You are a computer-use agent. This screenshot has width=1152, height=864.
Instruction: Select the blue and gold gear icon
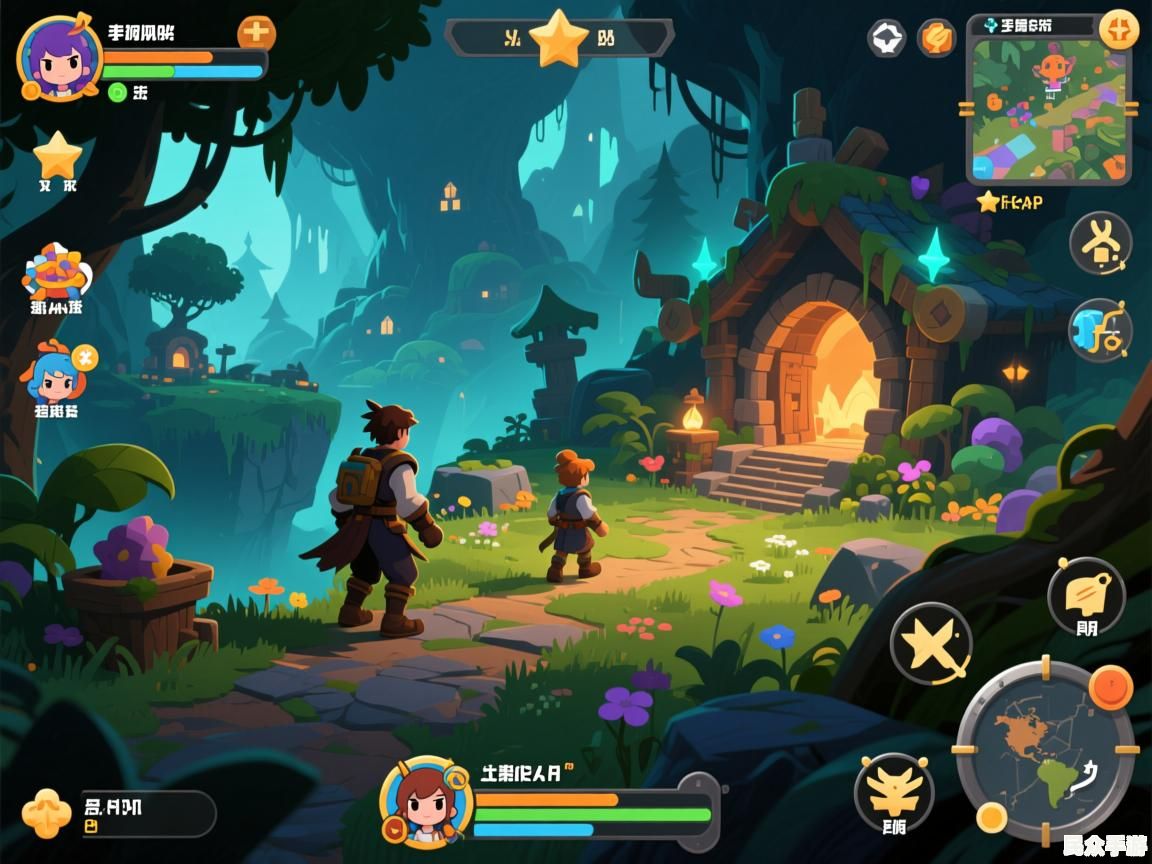pos(1100,330)
